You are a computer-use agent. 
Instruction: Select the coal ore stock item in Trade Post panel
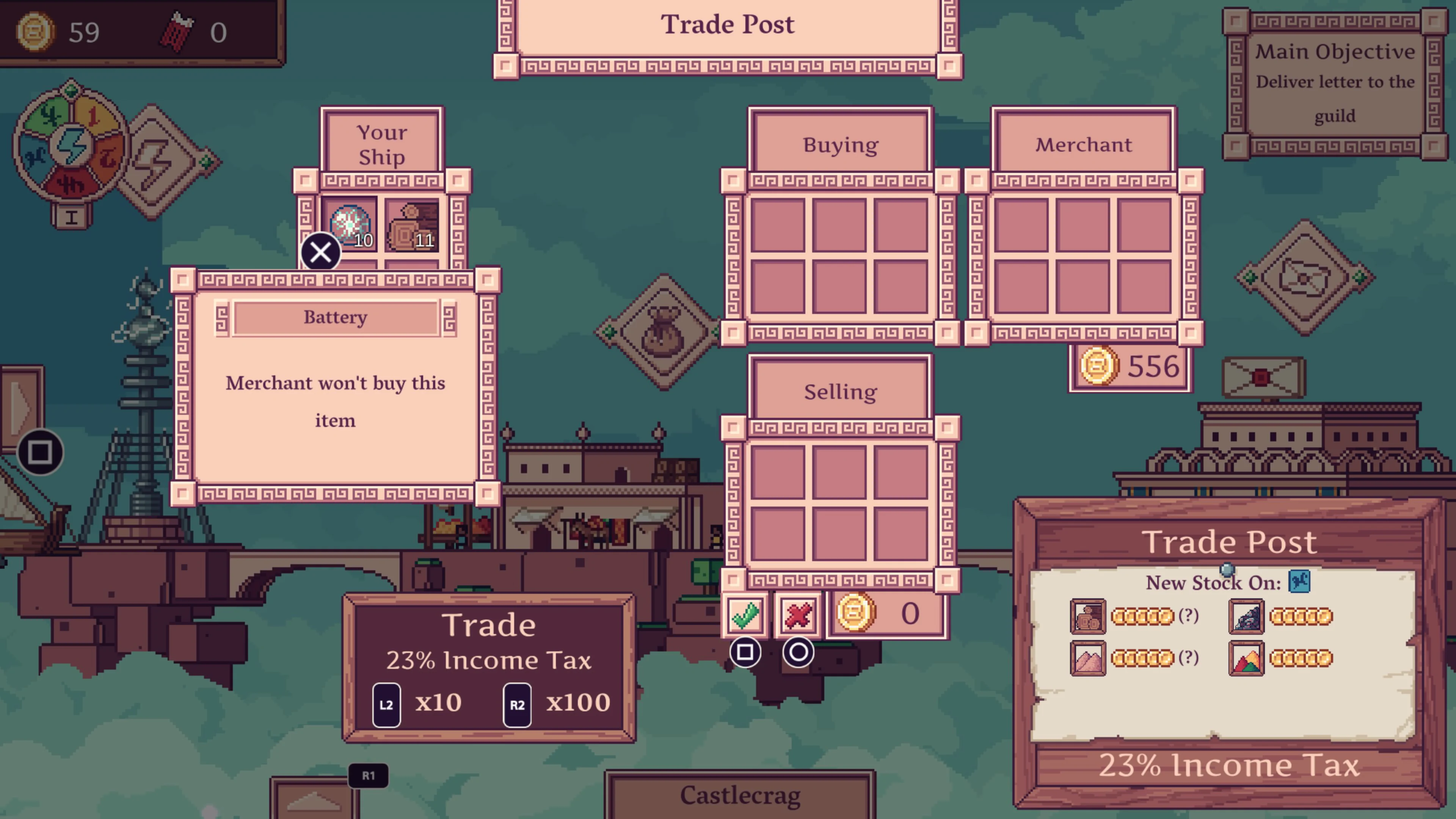[1246, 616]
